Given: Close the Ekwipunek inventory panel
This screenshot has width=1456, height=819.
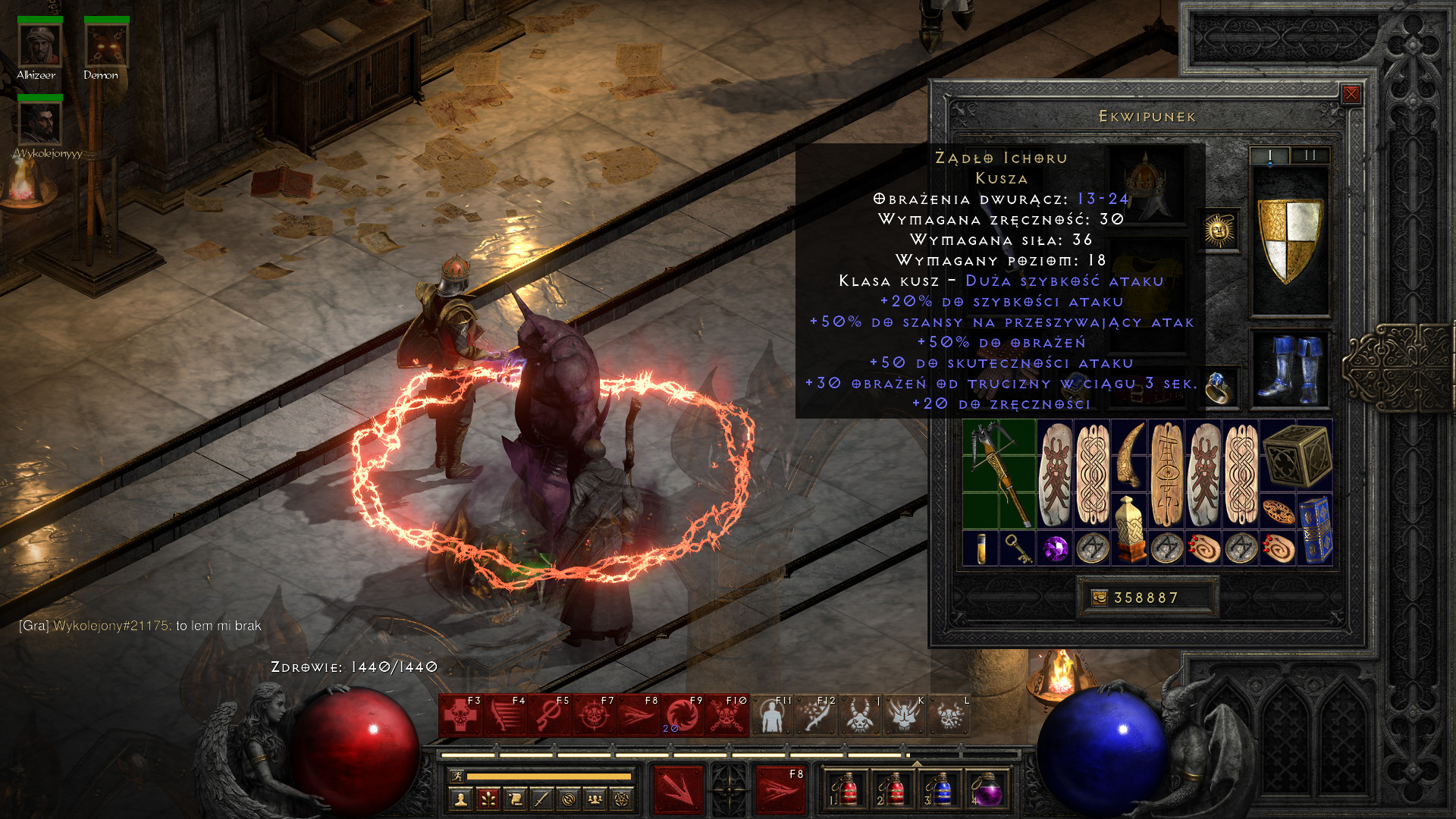Looking at the screenshot, I should point(1351,94).
